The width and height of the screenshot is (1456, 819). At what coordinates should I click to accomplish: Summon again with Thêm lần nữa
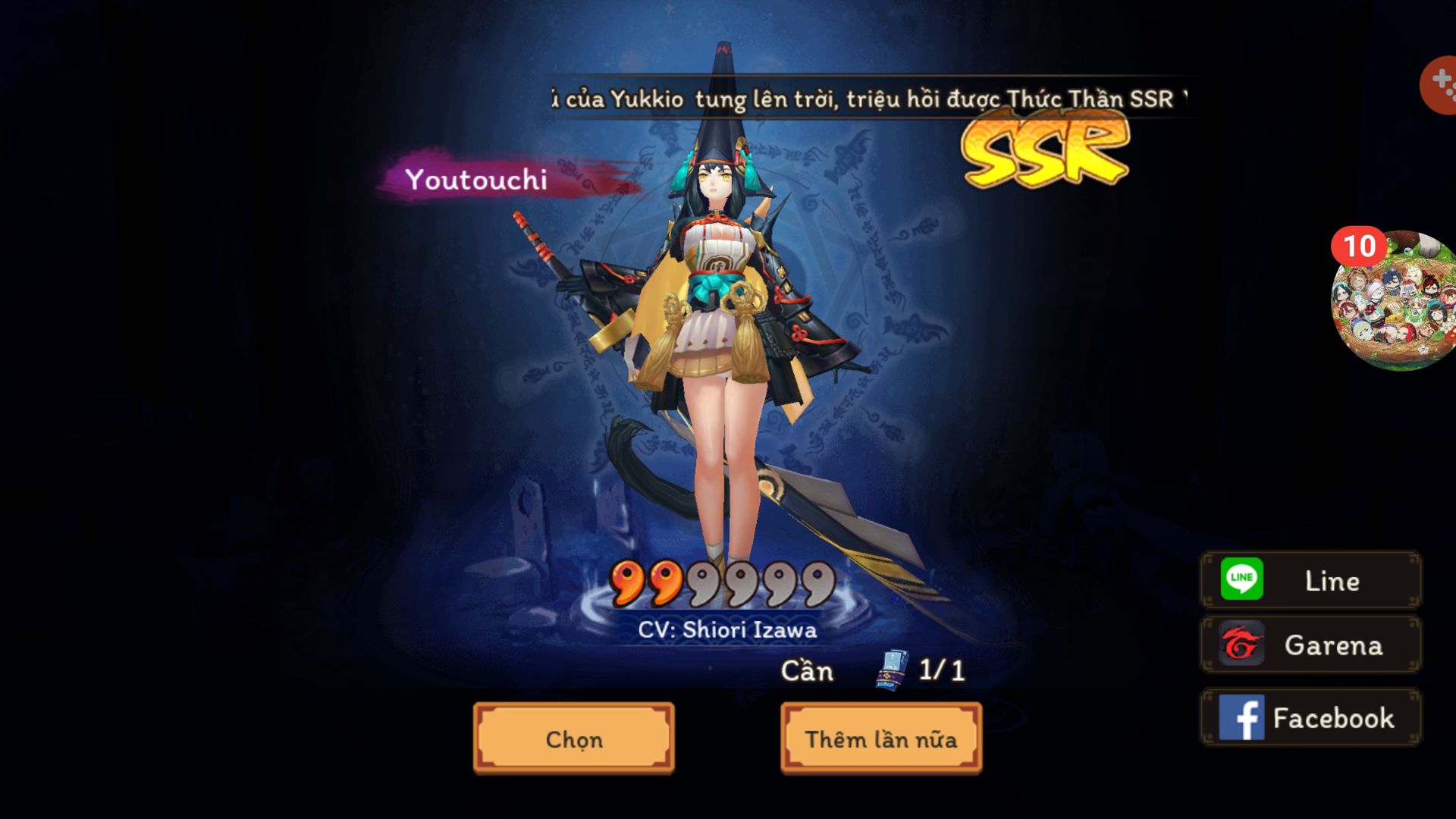(880, 739)
